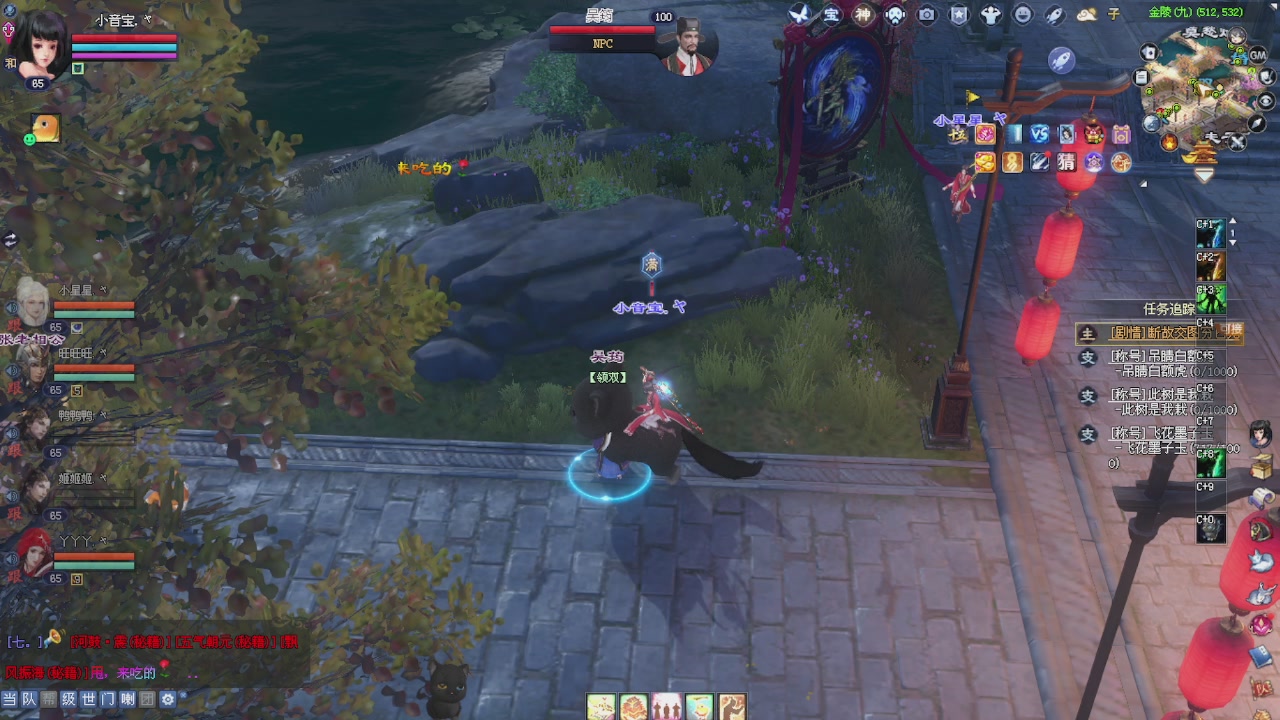This screenshot has height=720, width=1280.
Task: Open the camera screenshot tool
Action: coord(927,14)
